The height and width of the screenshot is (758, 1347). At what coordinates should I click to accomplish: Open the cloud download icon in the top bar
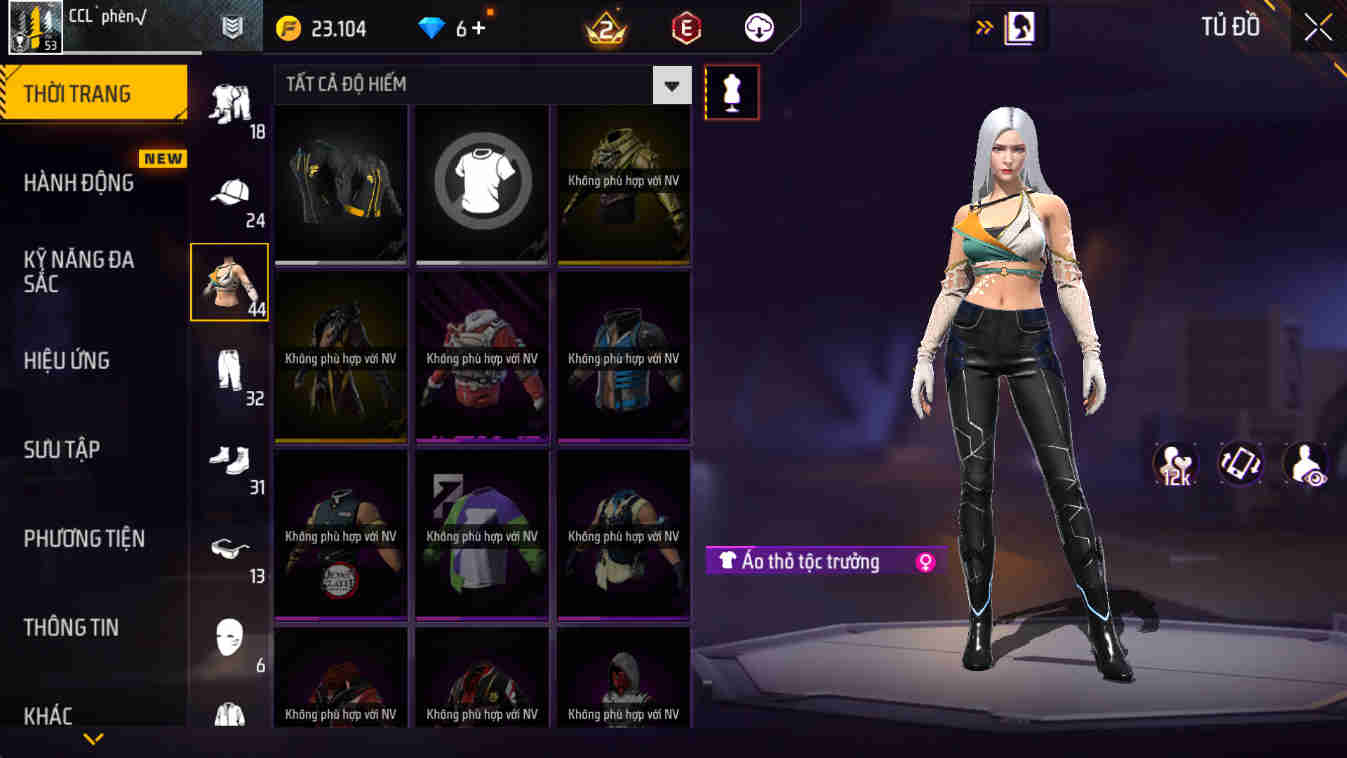pyautogui.click(x=757, y=28)
